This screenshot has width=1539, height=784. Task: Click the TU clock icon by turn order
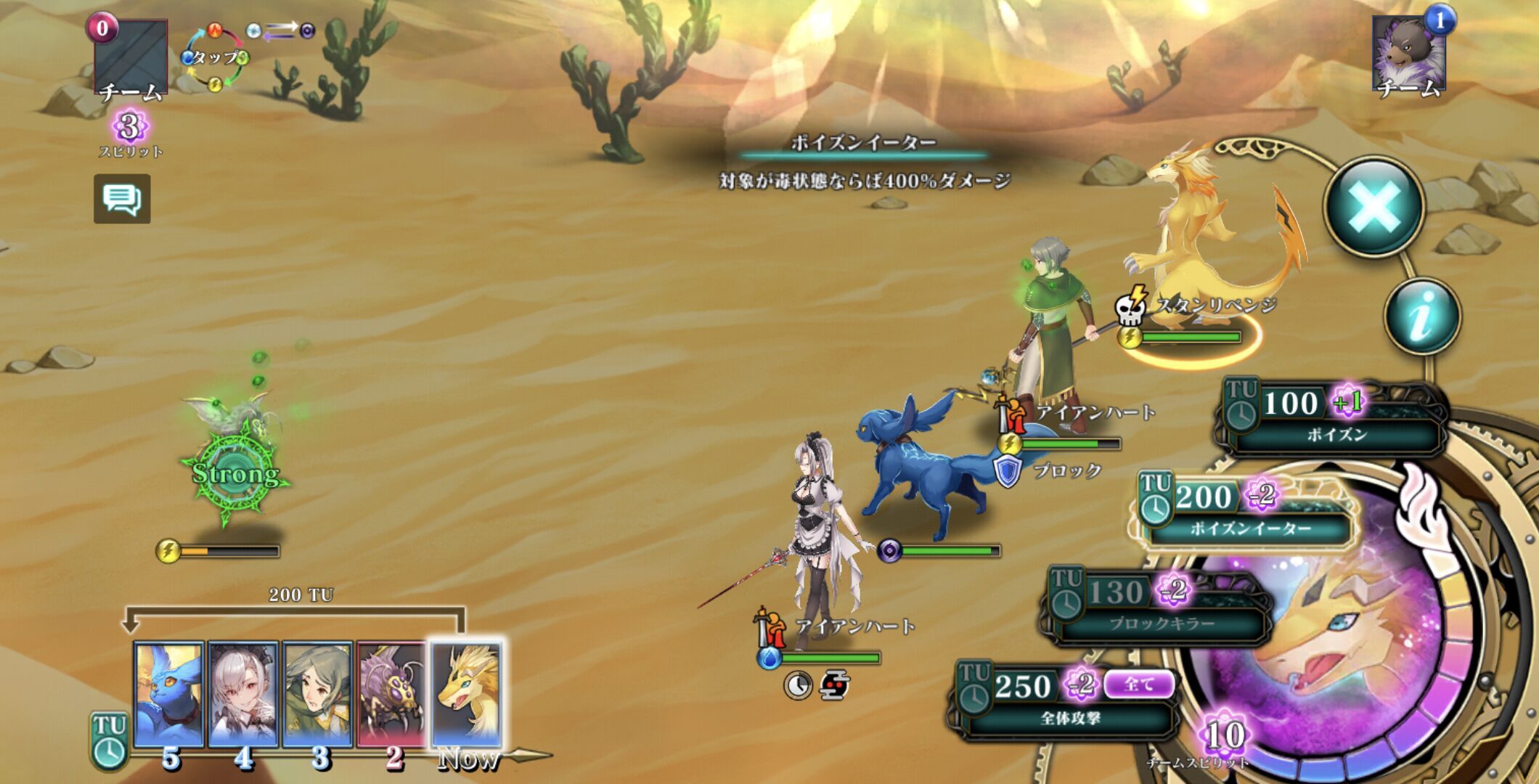pos(110,740)
